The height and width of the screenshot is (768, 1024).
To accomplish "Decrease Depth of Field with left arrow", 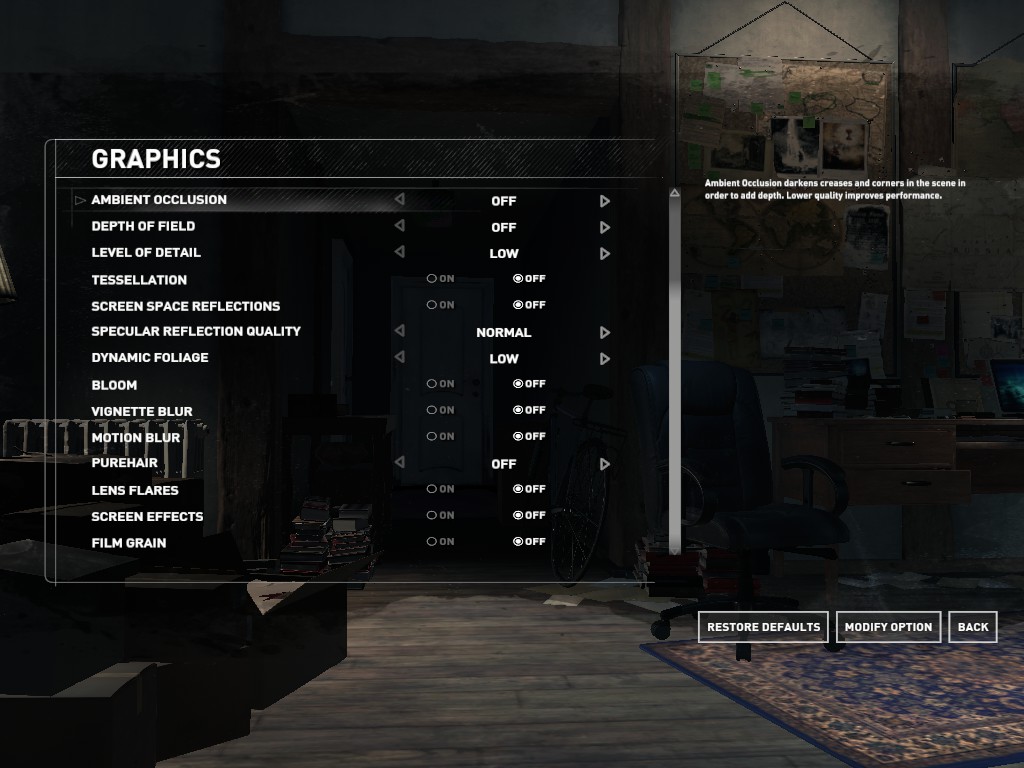I will (x=399, y=227).
